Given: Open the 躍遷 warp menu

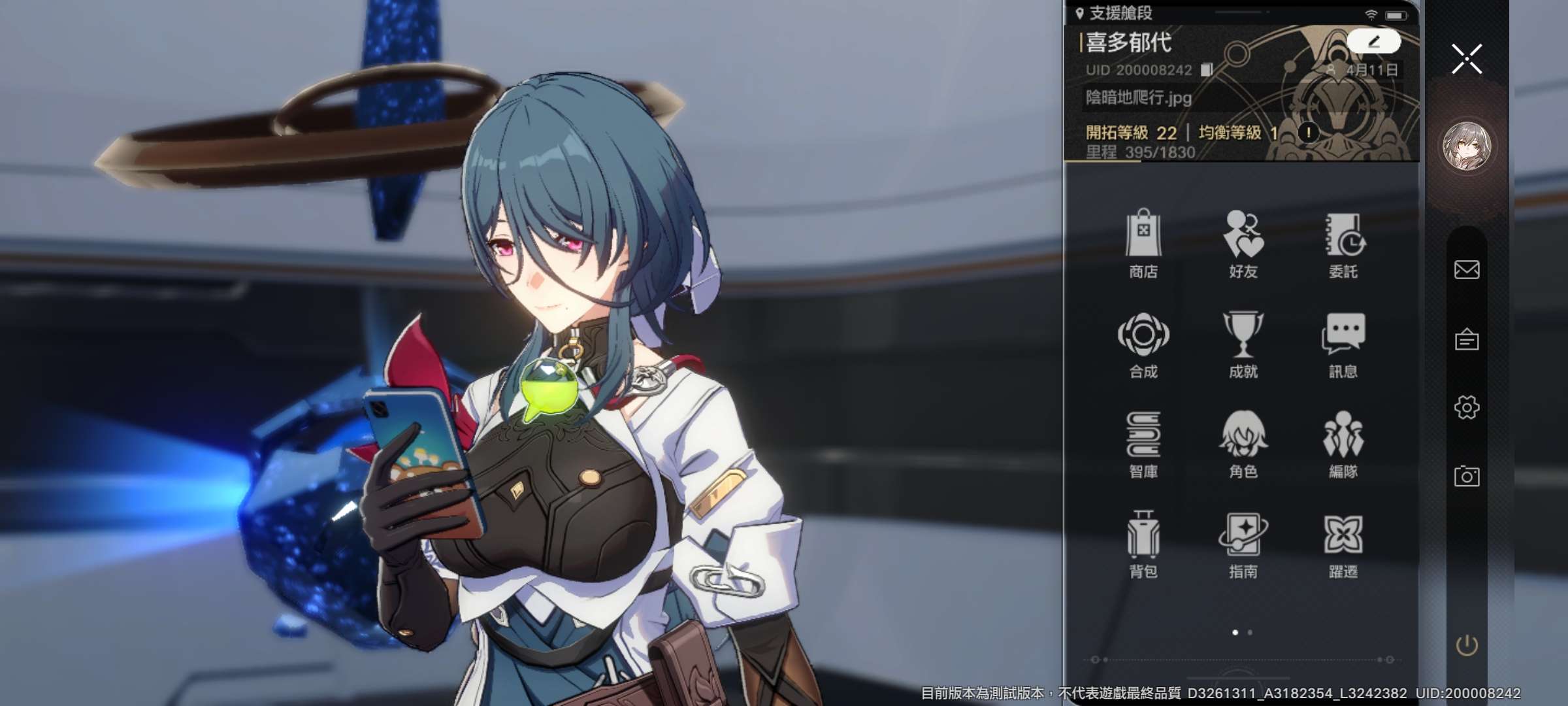Looking at the screenshot, I should (1343, 543).
